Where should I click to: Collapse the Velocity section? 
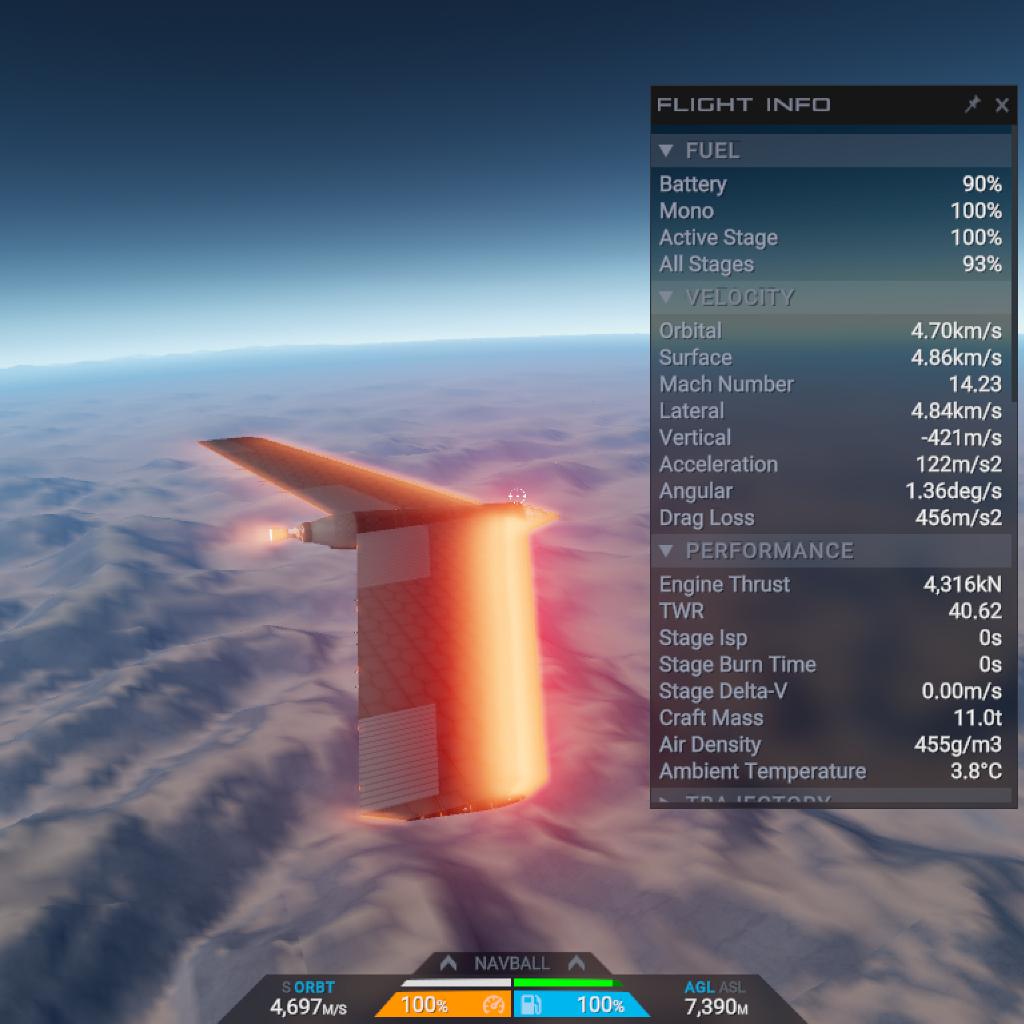[x=667, y=298]
